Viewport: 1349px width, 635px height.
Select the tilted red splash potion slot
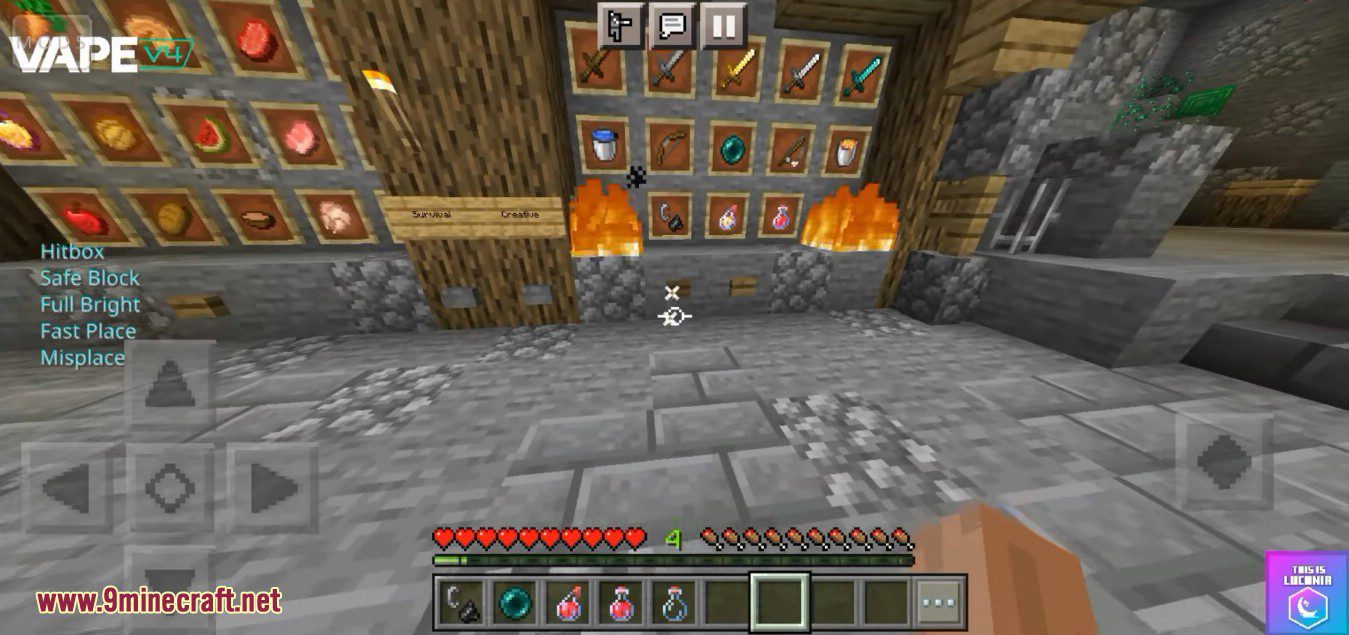569,602
